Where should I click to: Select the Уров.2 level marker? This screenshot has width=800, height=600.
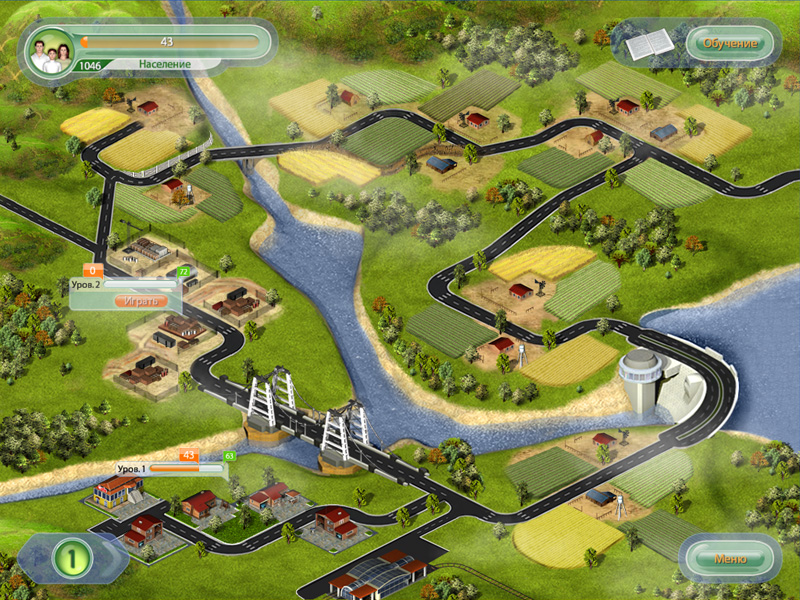(x=88, y=285)
